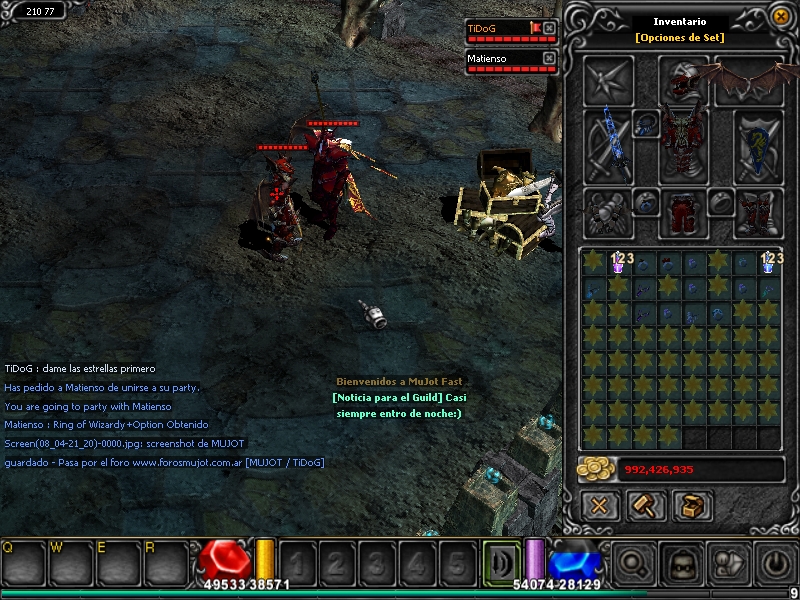Open the hammer repair function
Viewport: 800px width, 600px height.
pos(646,506)
